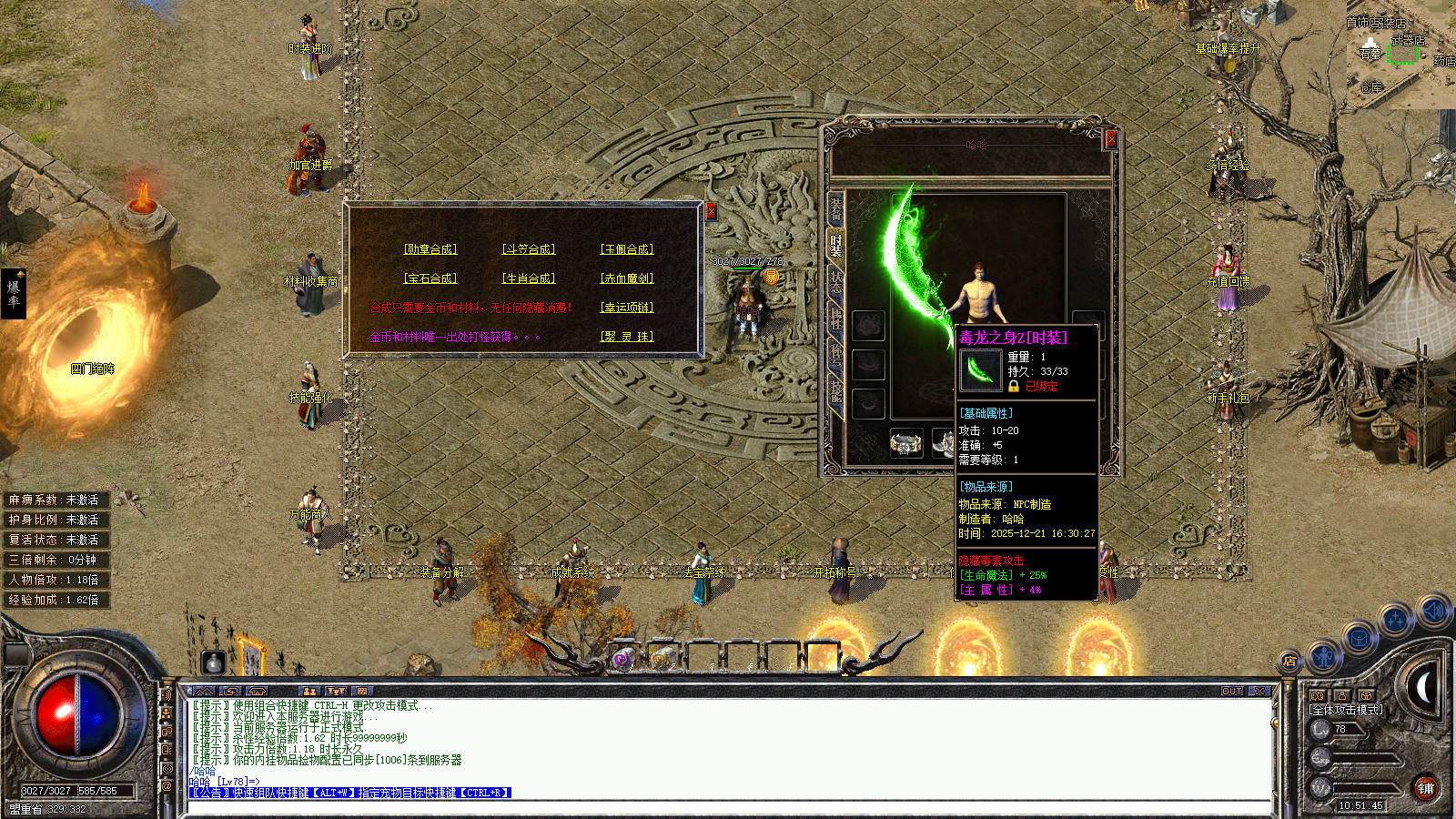Image resolution: width=1456 pixels, height=819 pixels.
Task: Open the 宝石合成 gem crafting link
Action: click(430, 278)
